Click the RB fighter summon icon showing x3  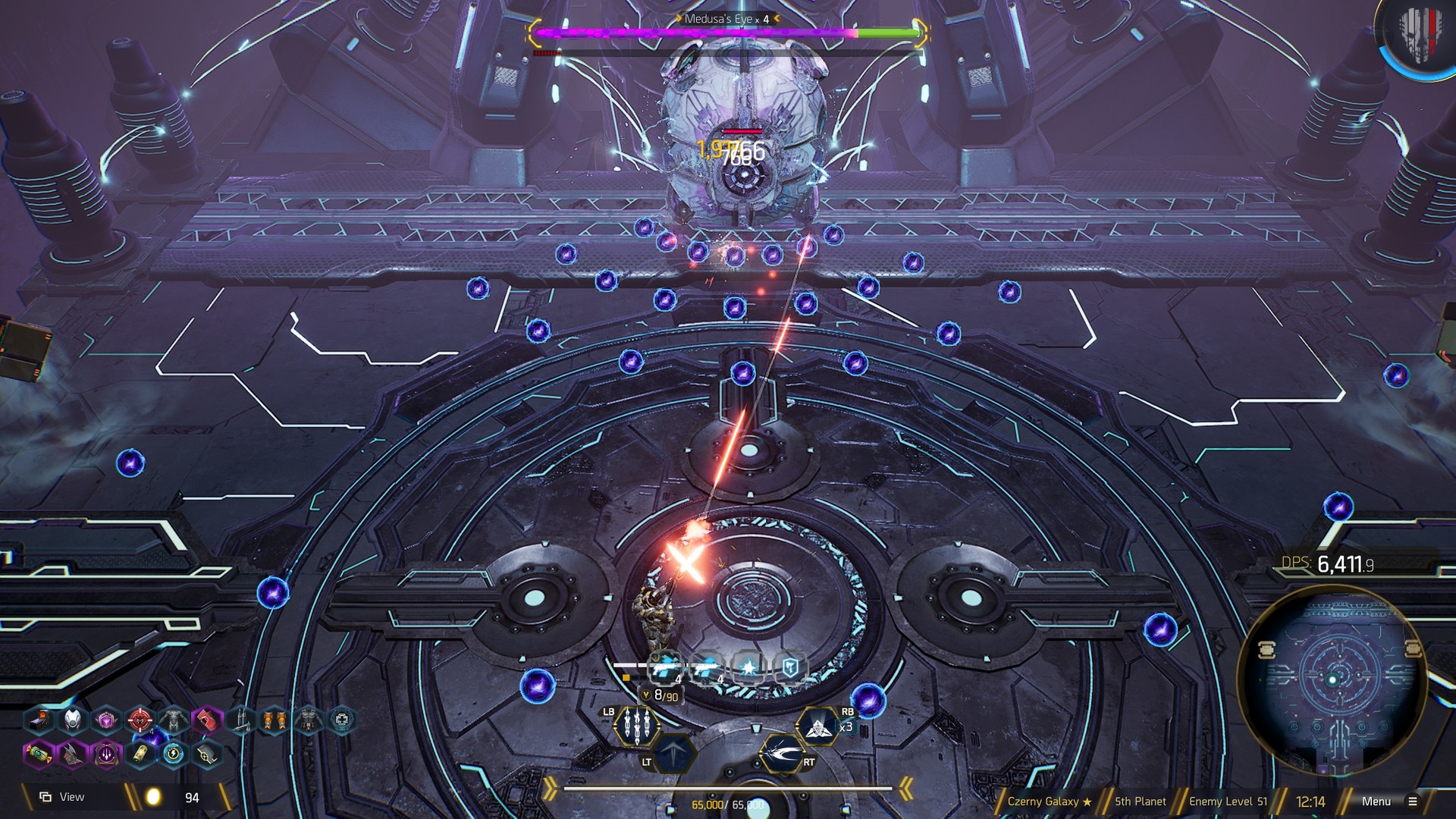818,728
